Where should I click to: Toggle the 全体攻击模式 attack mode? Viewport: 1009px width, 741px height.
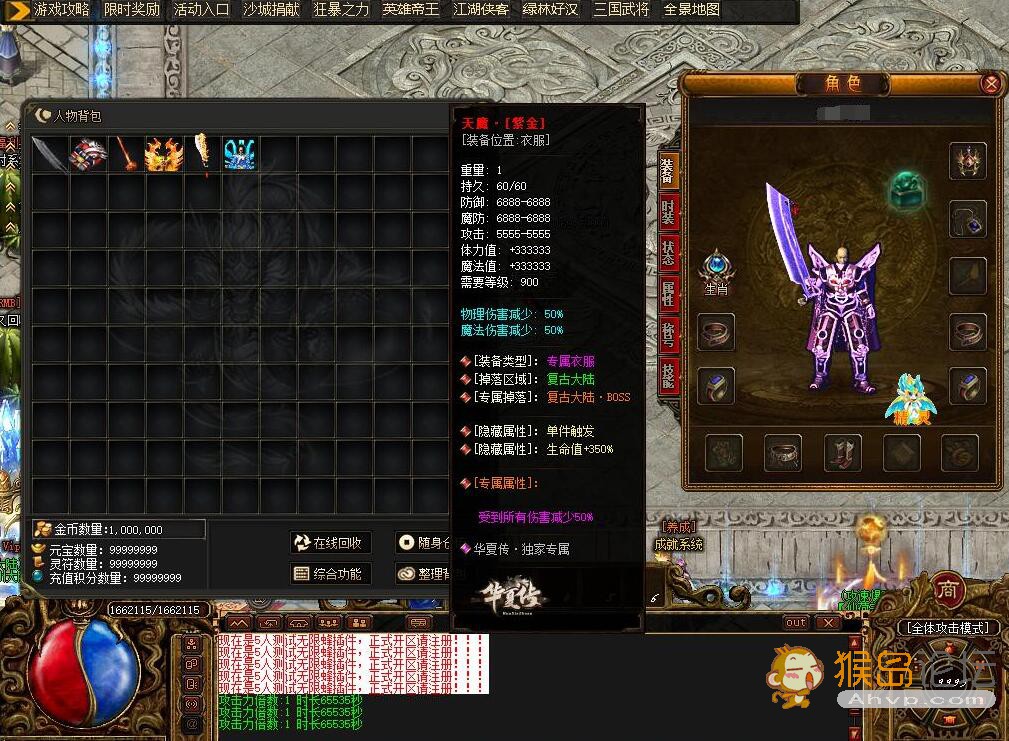click(947, 628)
